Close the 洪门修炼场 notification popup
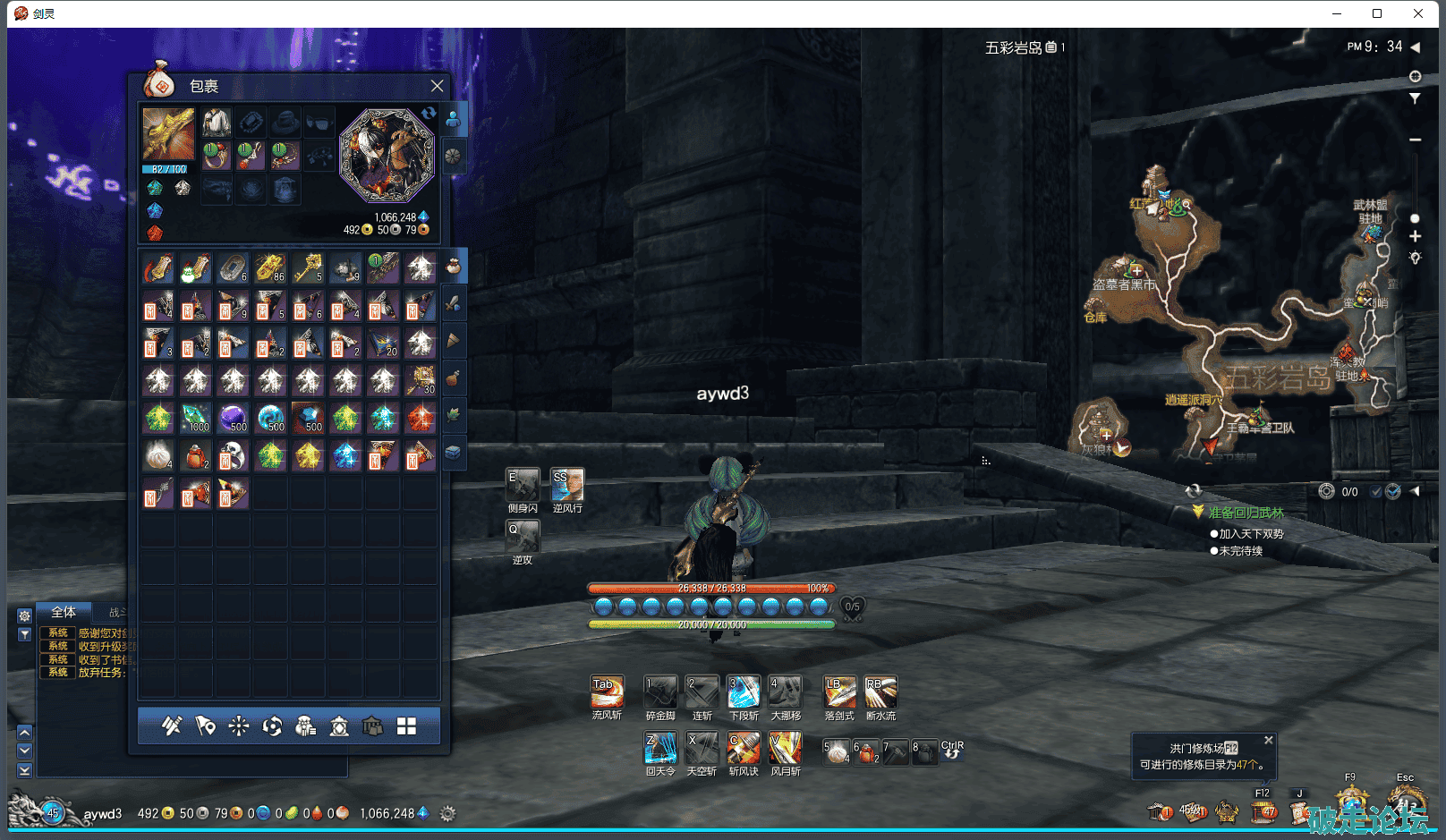 click(x=1268, y=741)
